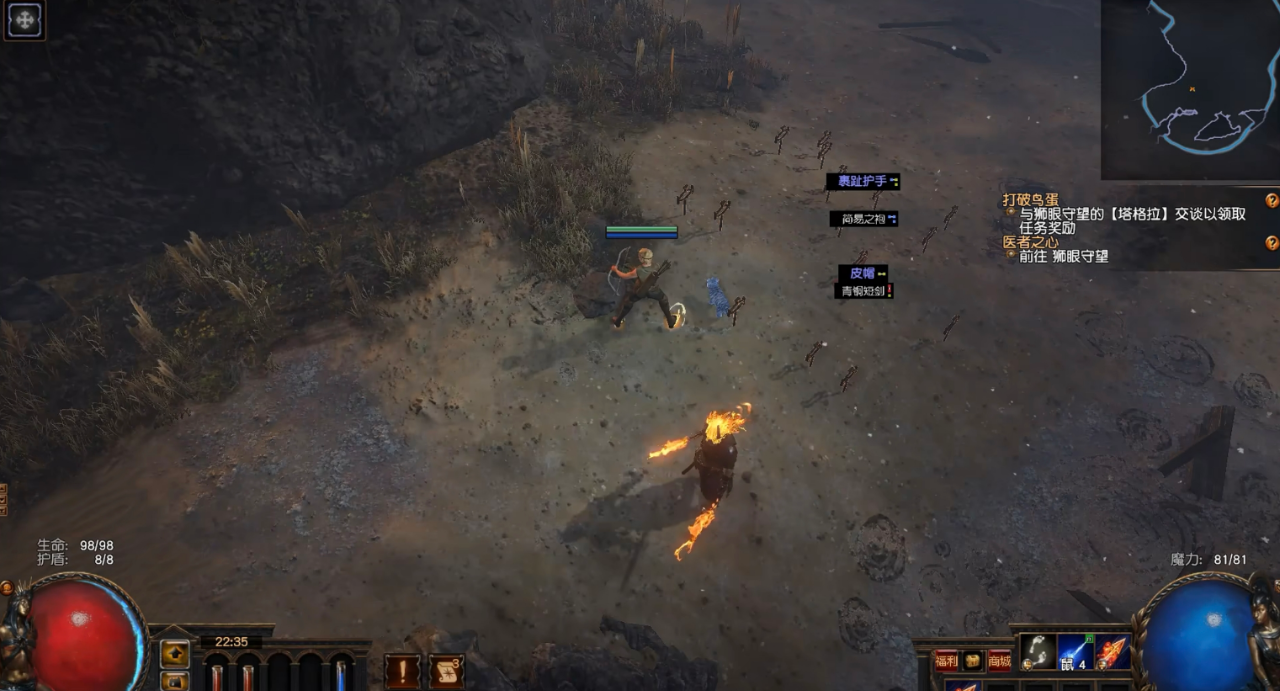
Task: Open the help icon beside 打破鸟蛋 quest
Action: (x=1271, y=200)
